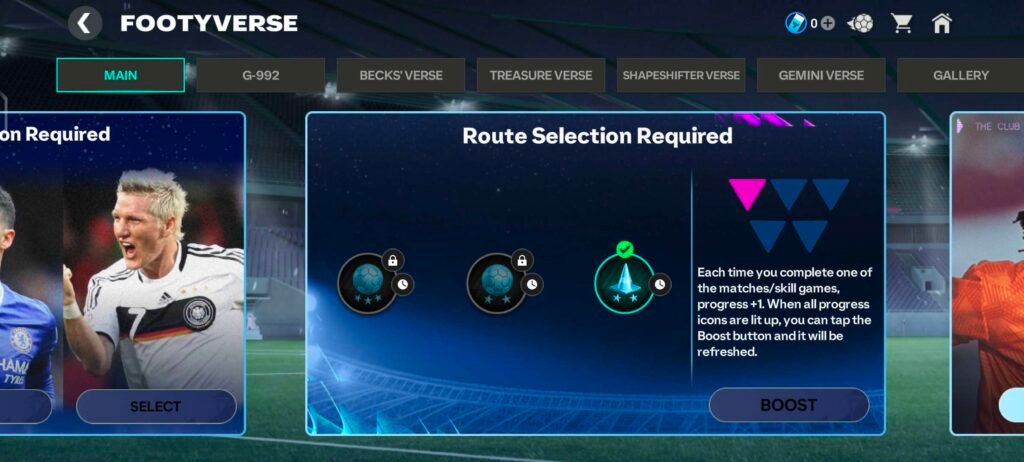Tap the BOOST button
This screenshot has height=462, width=1024.
pos(788,405)
